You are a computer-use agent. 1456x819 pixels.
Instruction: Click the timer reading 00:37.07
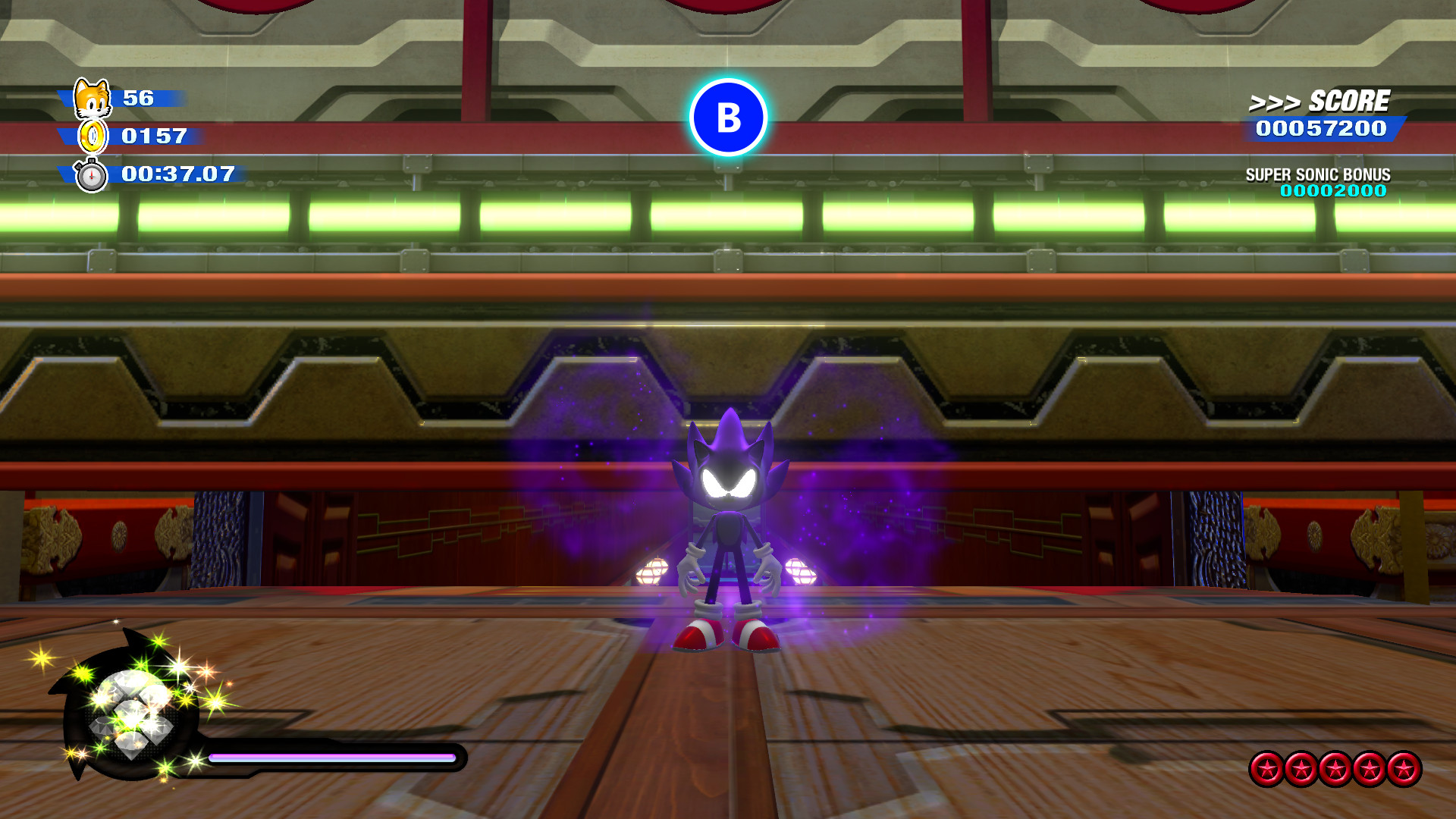[x=178, y=174]
